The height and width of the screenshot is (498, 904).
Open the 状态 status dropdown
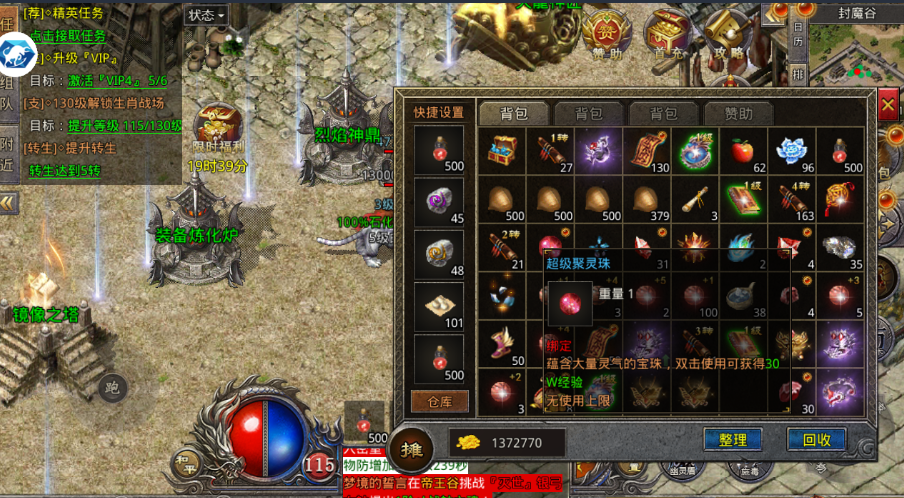(206, 15)
